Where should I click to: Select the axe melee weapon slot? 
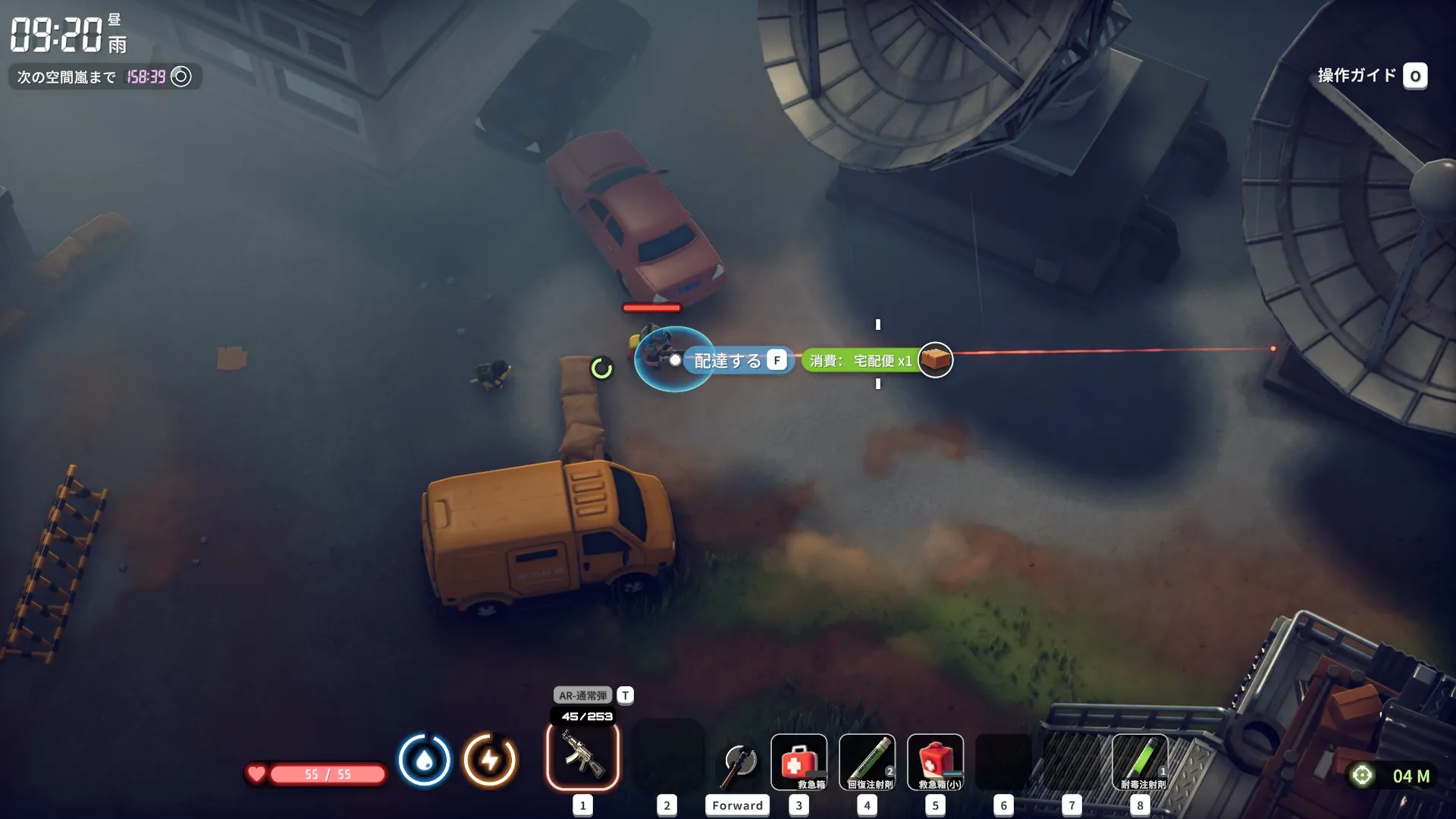click(738, 762)
